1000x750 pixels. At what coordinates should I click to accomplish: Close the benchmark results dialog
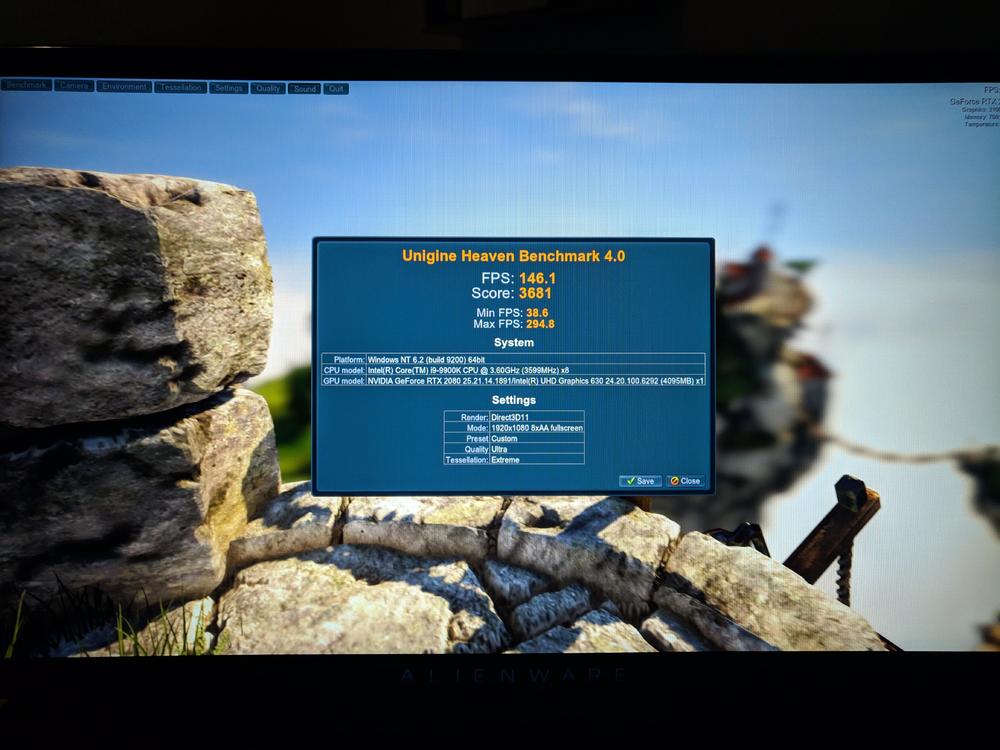point(685,481)
